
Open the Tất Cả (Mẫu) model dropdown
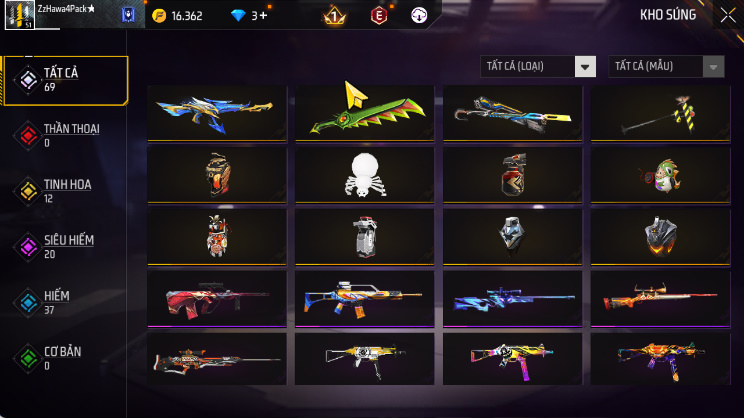point(666,66)
